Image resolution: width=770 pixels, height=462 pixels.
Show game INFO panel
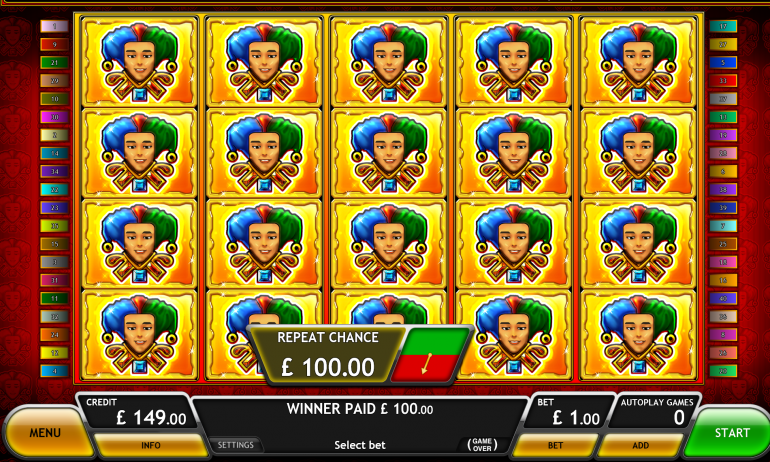(x=151, y=445)
